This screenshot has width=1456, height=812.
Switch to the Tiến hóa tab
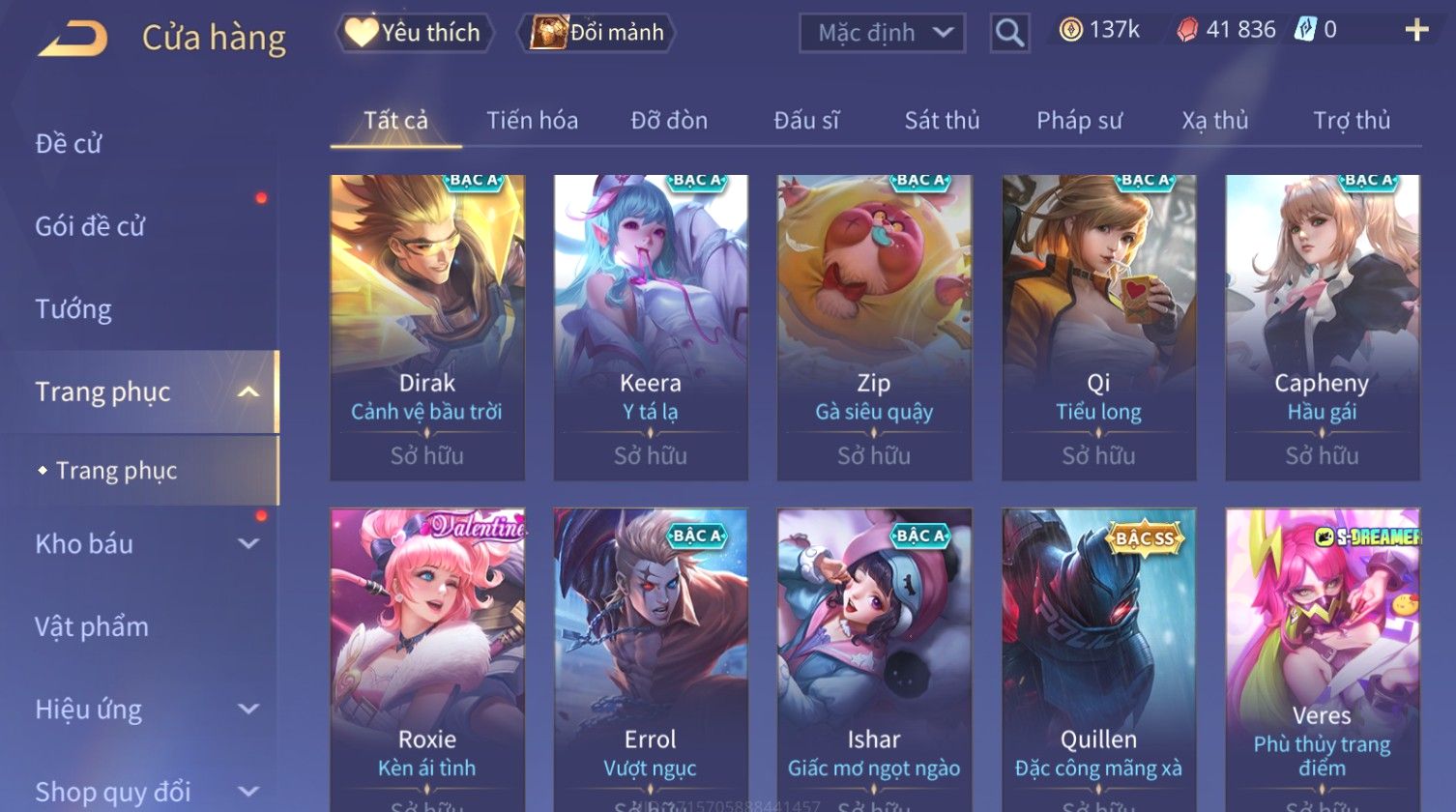[x=532, y=121]
